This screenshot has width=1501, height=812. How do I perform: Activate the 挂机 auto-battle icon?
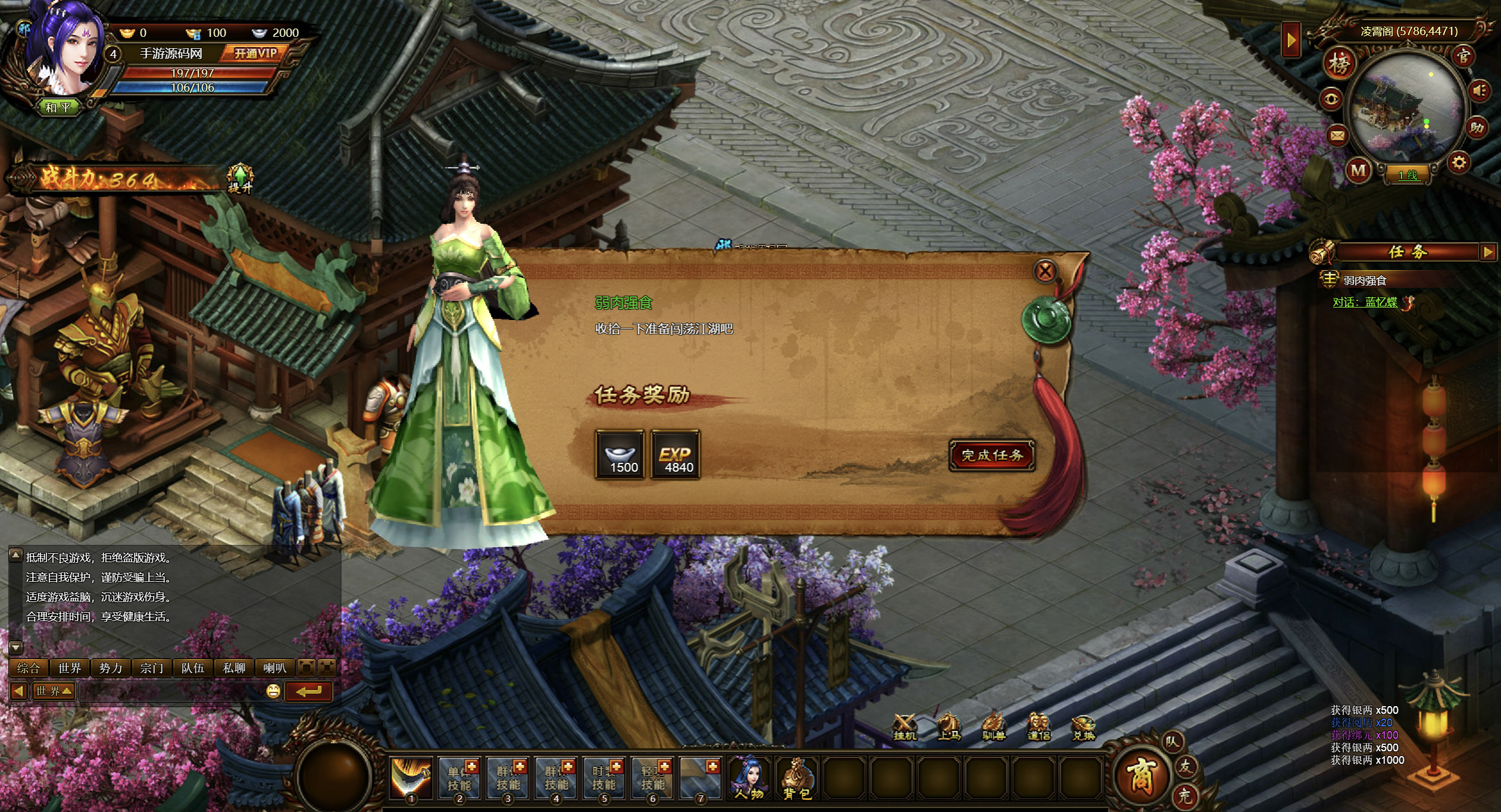pos(905,727)
